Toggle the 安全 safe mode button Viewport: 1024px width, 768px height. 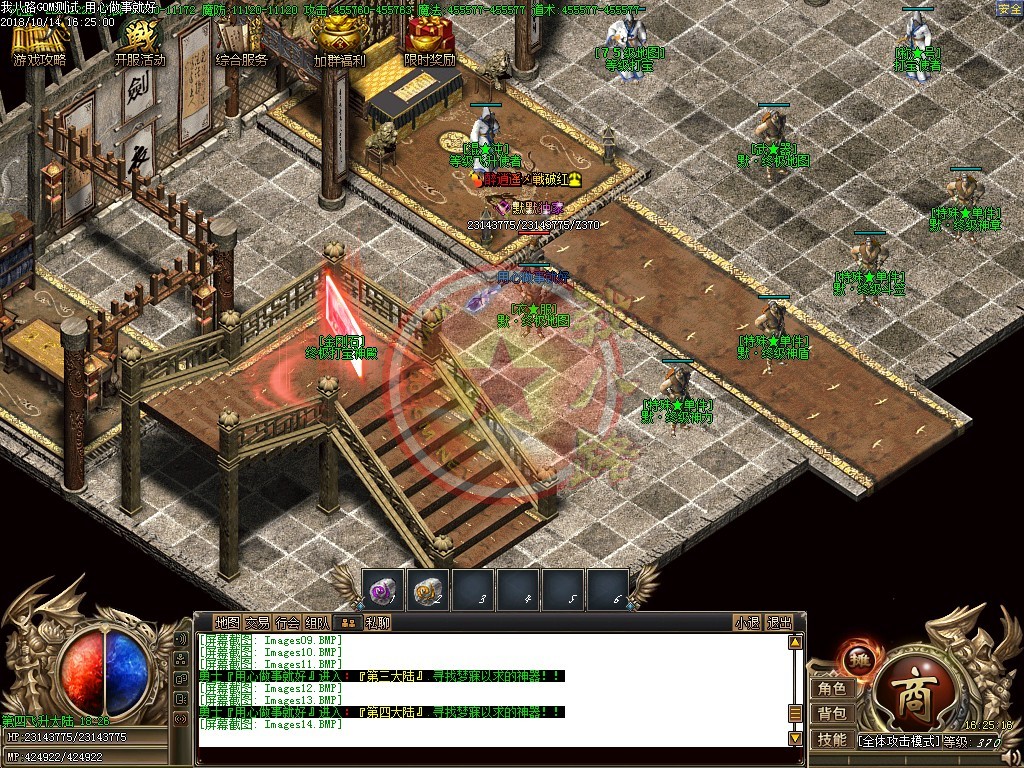coord(1009,9)
